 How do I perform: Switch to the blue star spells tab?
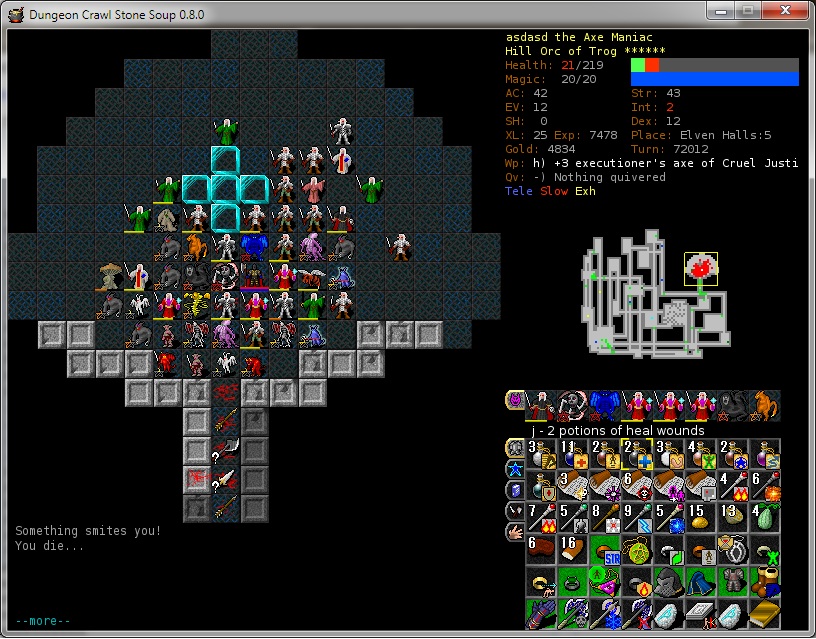click(x=514, y=468)
